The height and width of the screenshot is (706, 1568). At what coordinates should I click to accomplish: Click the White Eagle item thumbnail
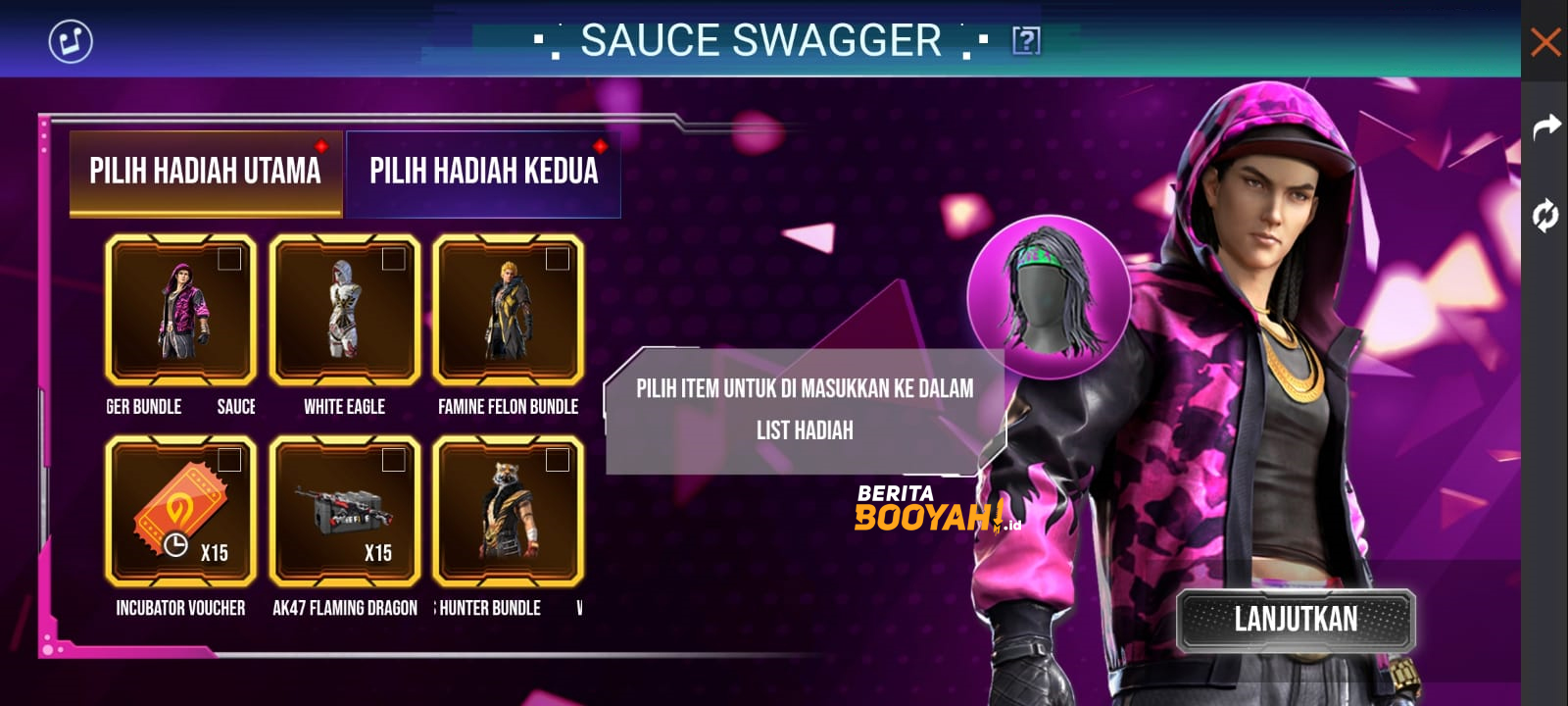point(344,309)
